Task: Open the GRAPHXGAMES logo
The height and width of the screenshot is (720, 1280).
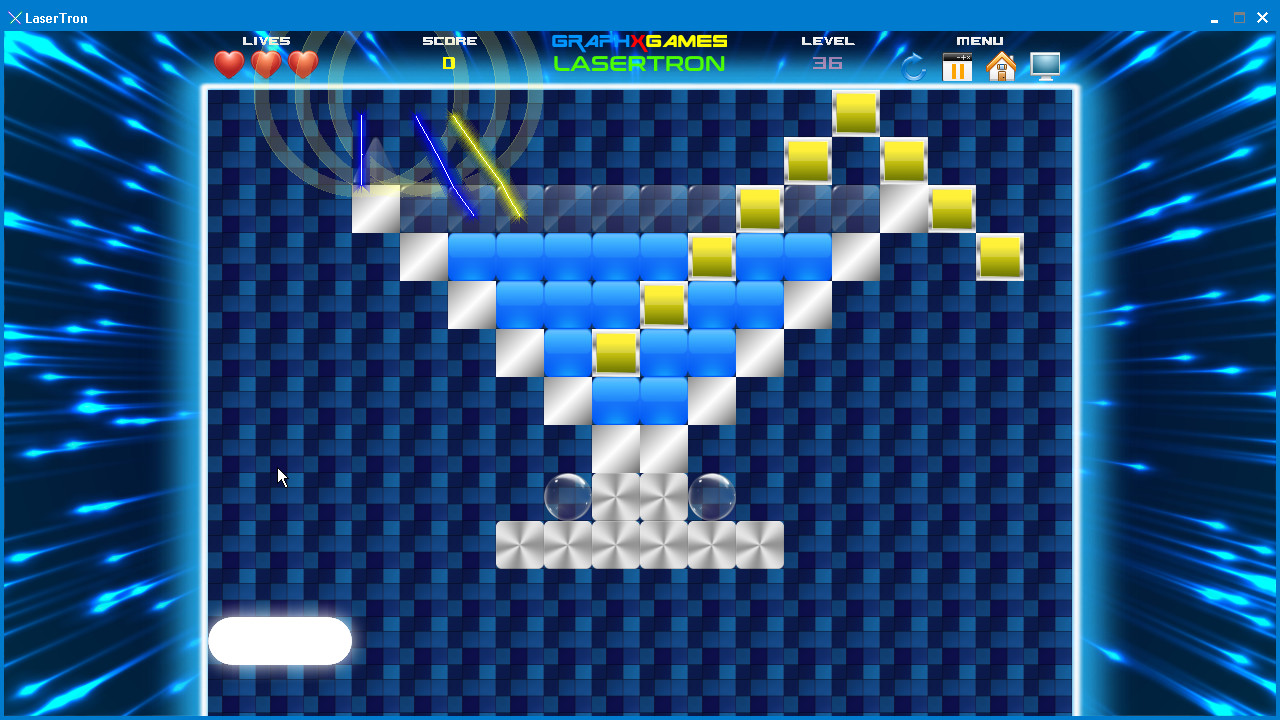Action: click(638, 41)
